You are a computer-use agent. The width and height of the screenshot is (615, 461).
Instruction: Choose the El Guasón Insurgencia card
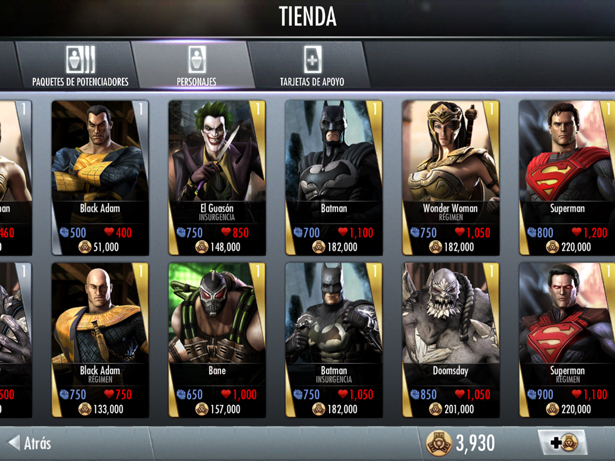coord(216,175)
